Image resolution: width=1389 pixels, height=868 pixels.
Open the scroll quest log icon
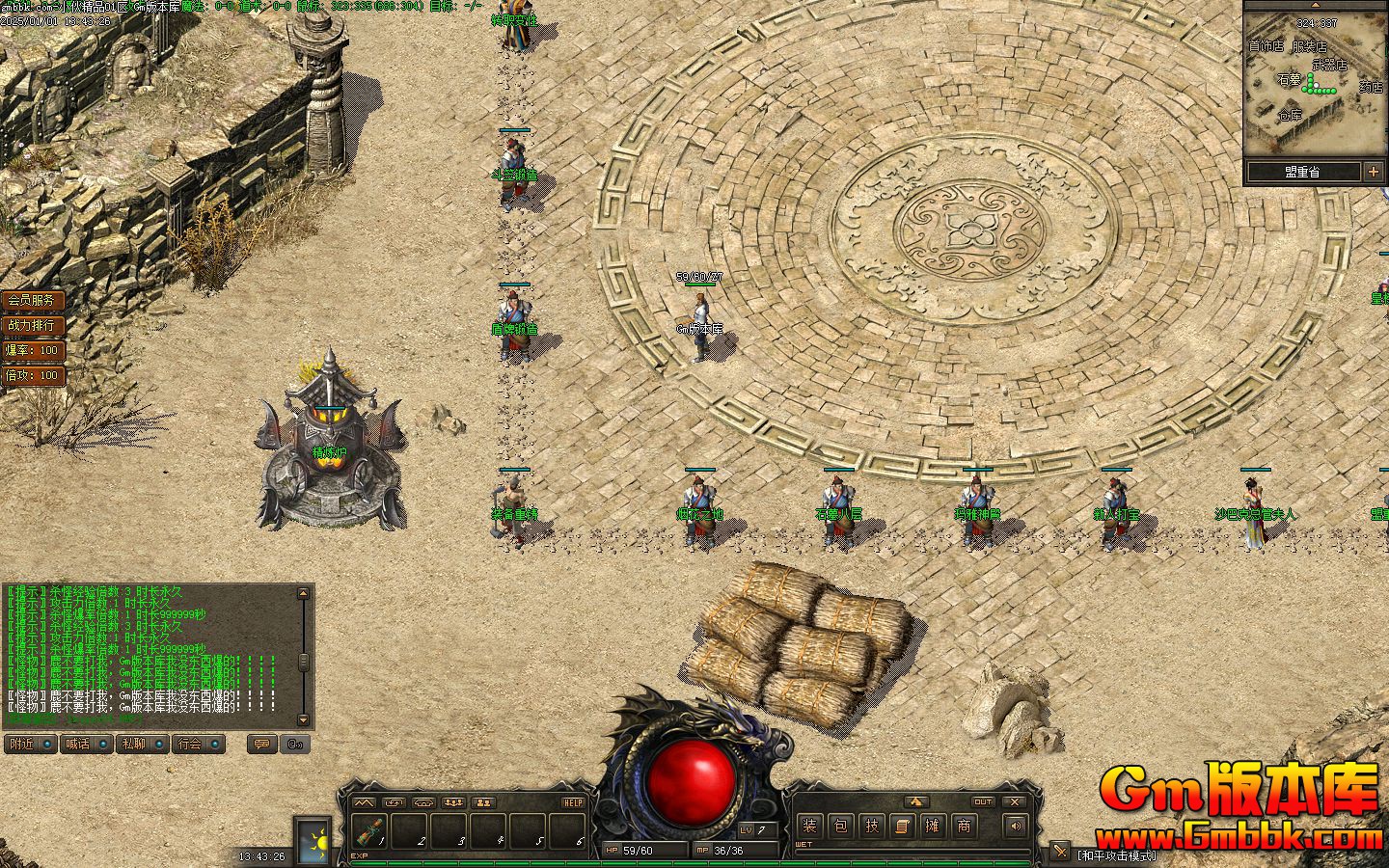tap(902, 826)
